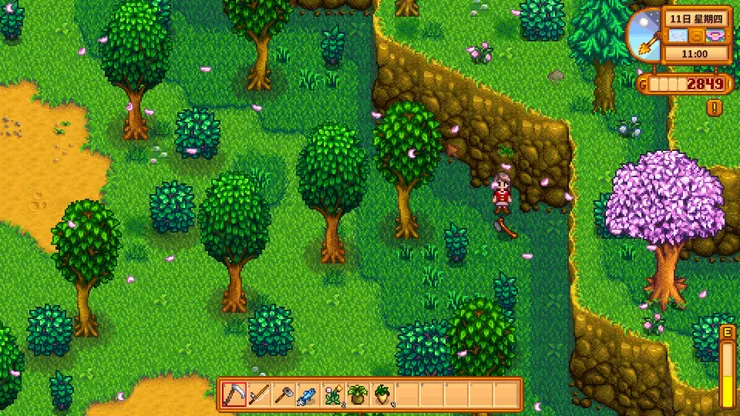The image size is (740, 416).
Task: Select the white flower item slot
Action: pyautogui.click(x=333, y=394)
